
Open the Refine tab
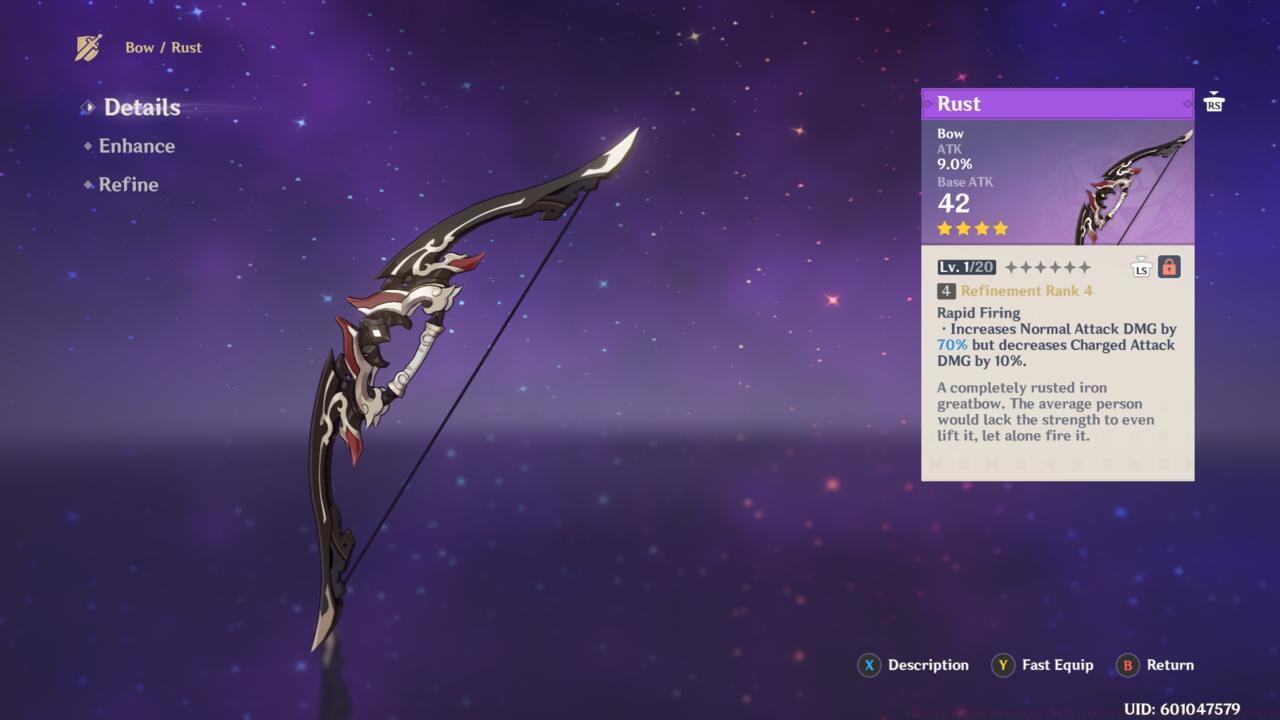[128, 185]
